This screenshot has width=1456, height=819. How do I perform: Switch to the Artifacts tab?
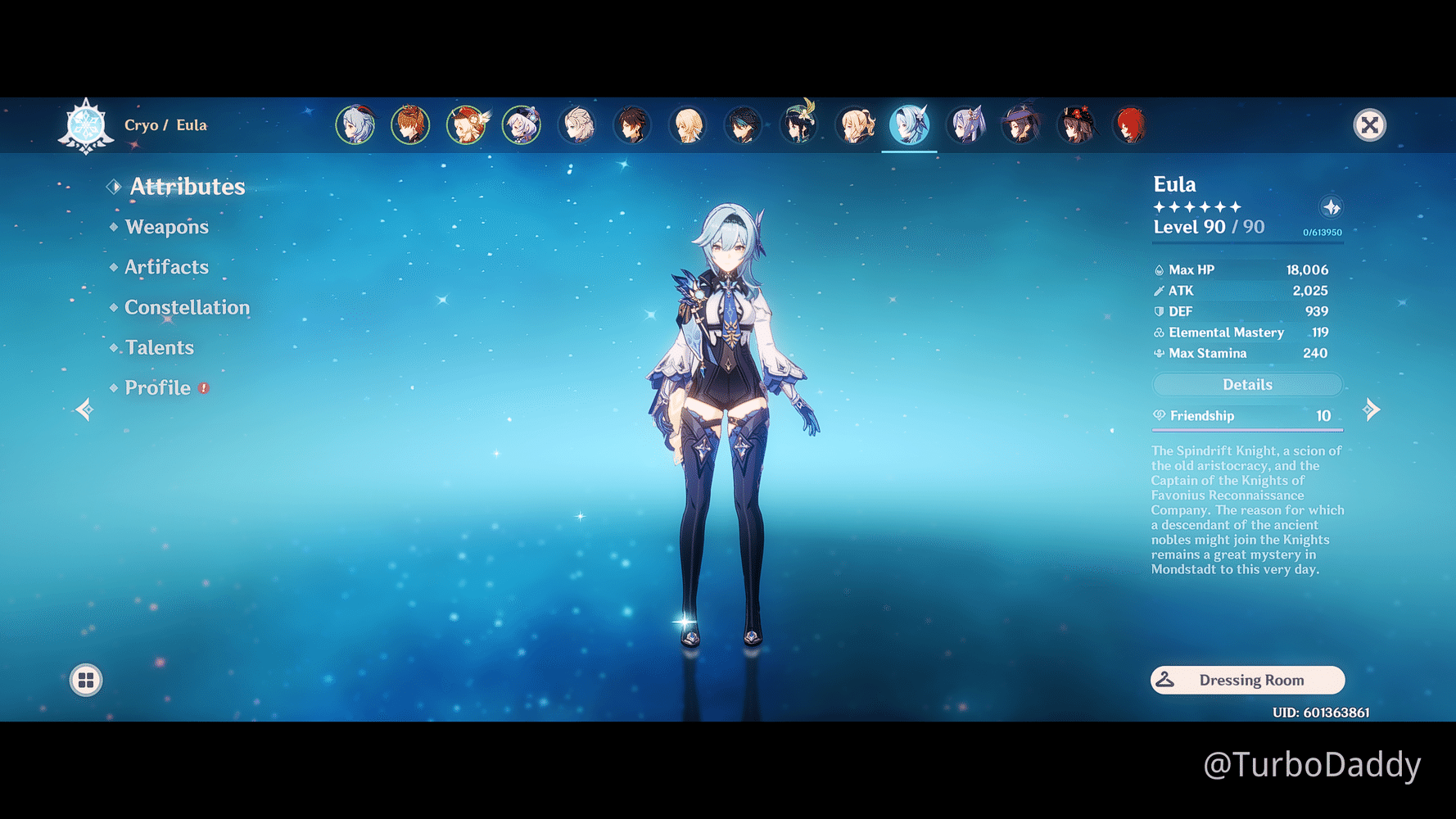click(165, 267)
